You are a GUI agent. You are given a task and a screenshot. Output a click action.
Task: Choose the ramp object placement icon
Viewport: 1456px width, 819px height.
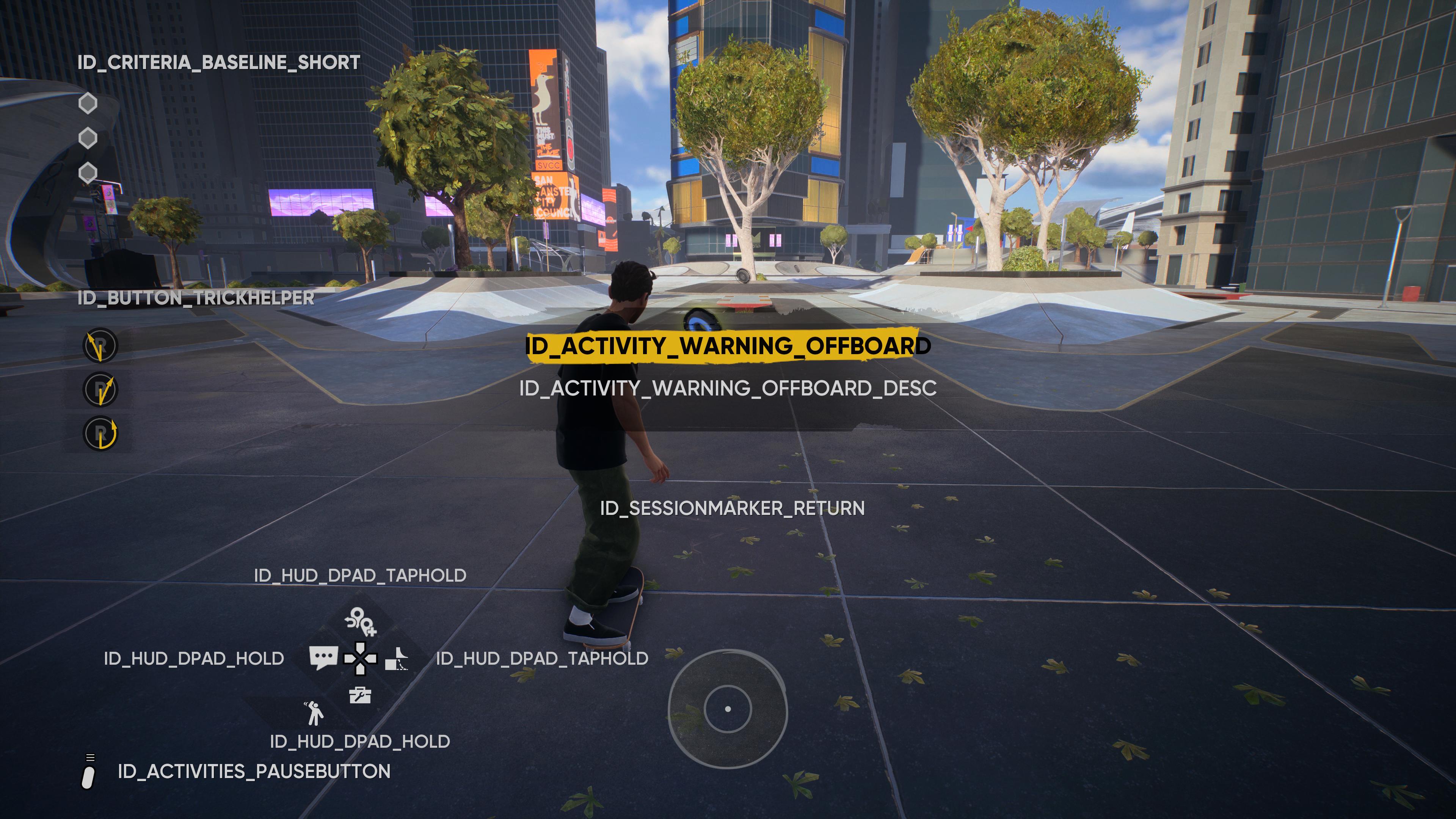point(397,659)
